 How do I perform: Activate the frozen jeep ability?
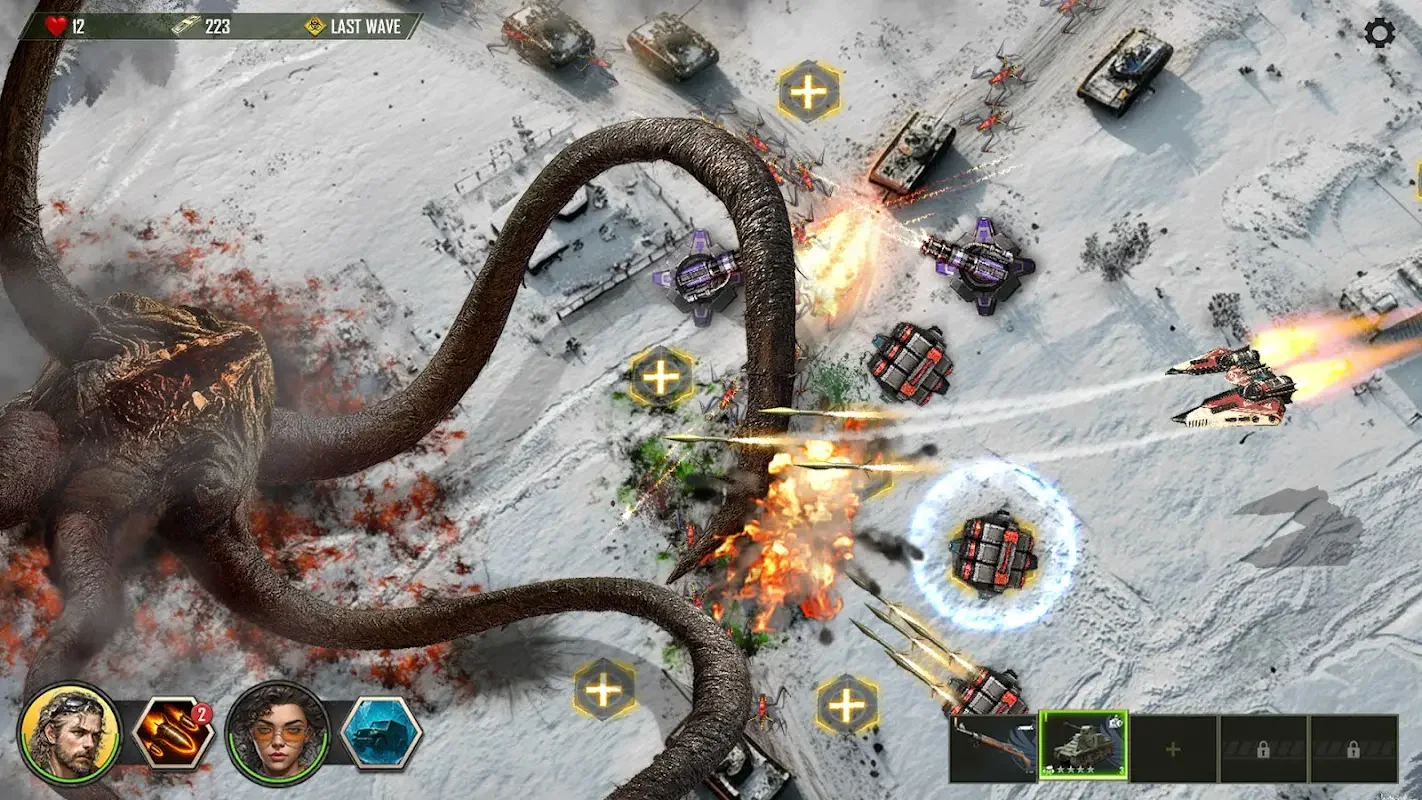(x=381, y=733)
